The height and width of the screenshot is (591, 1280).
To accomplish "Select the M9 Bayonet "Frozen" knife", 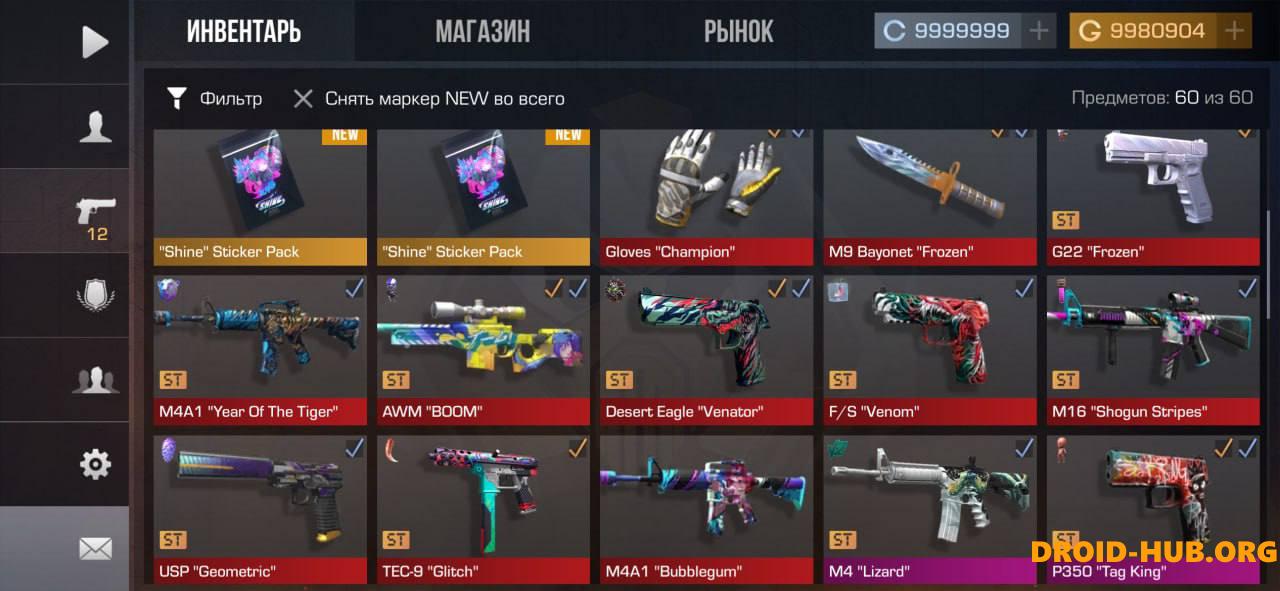I will point(929,195).
